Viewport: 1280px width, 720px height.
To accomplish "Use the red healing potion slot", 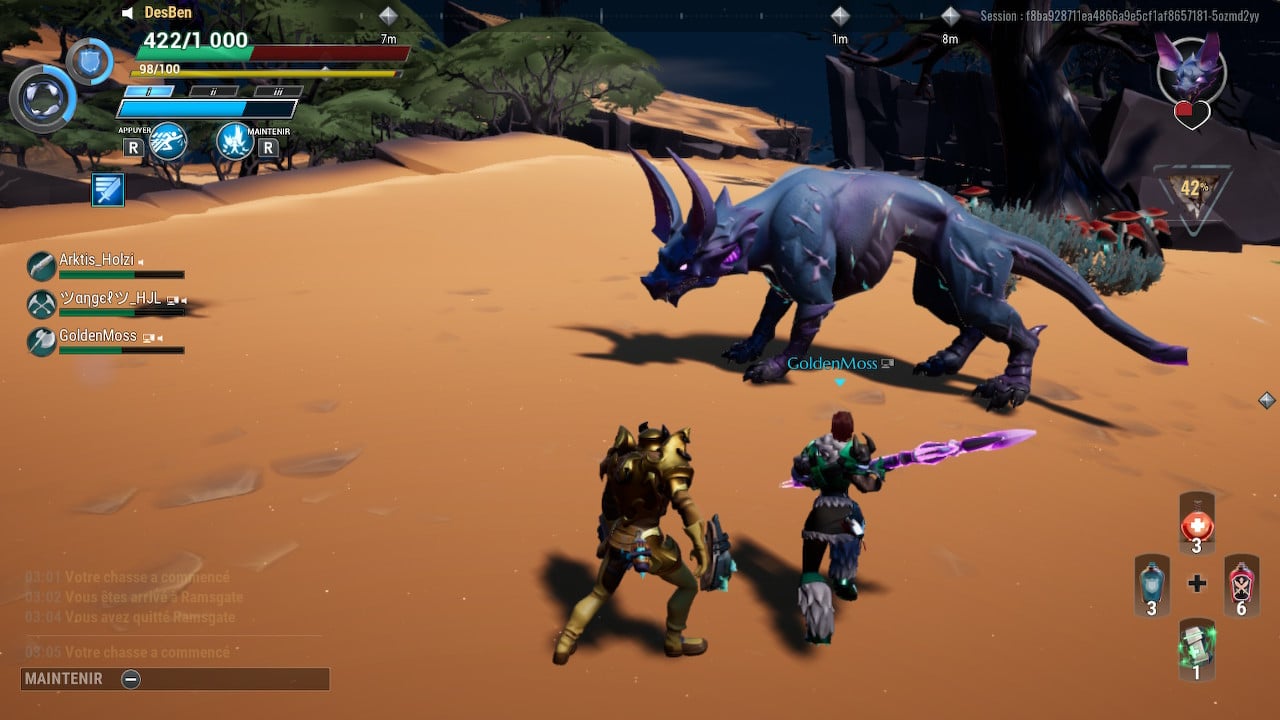I will (x=1196, y=524).
